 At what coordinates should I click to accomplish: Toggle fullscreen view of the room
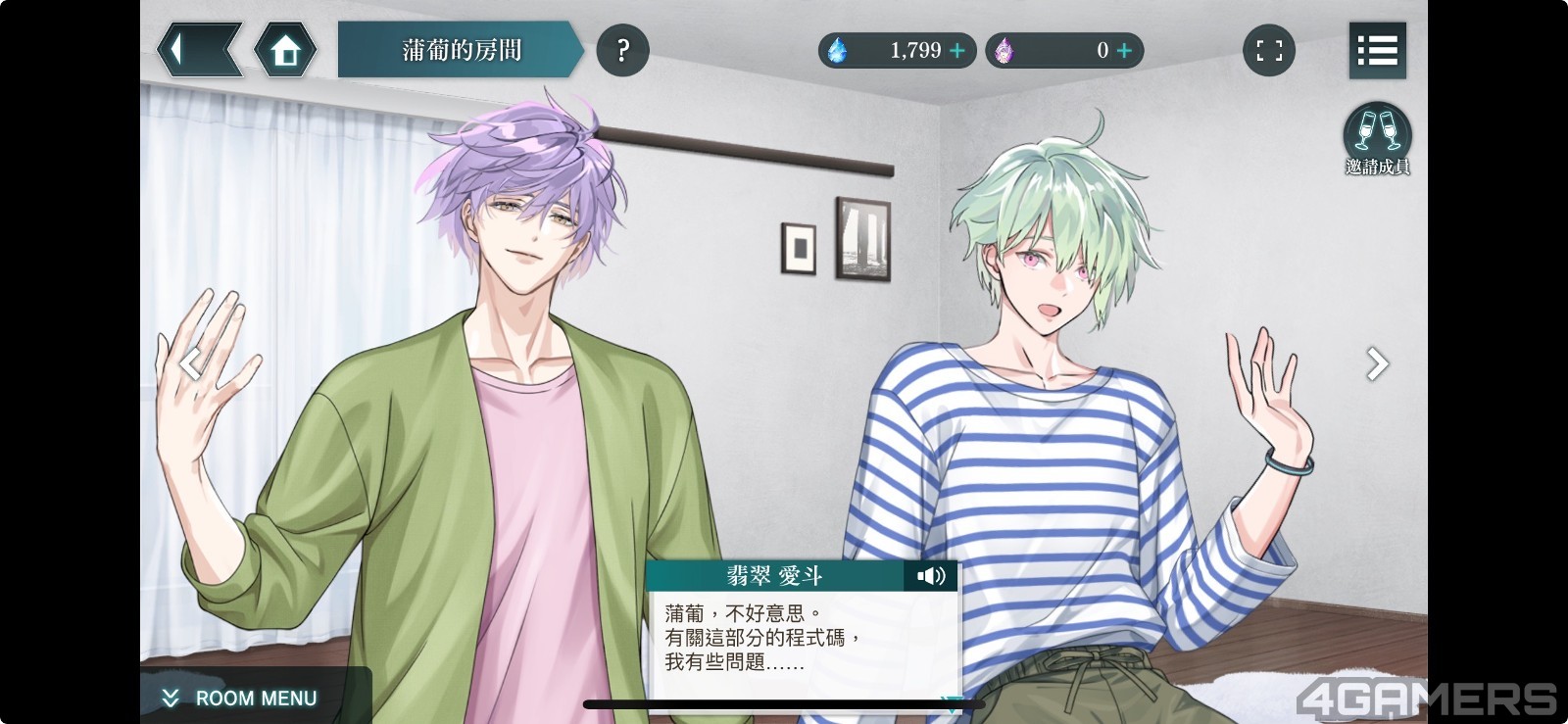[x=1269, y=50]
